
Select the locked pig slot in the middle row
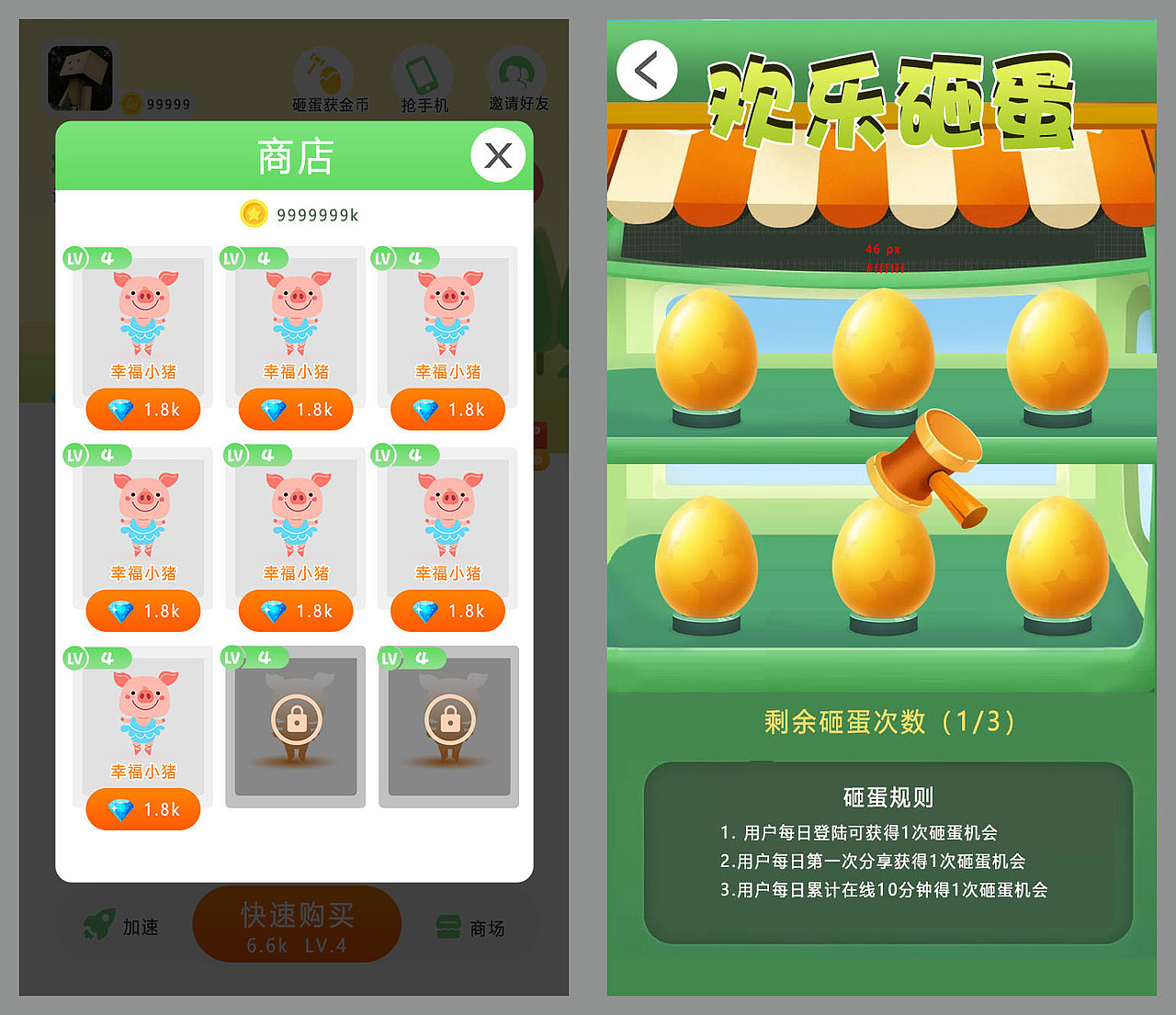point(294,726)
